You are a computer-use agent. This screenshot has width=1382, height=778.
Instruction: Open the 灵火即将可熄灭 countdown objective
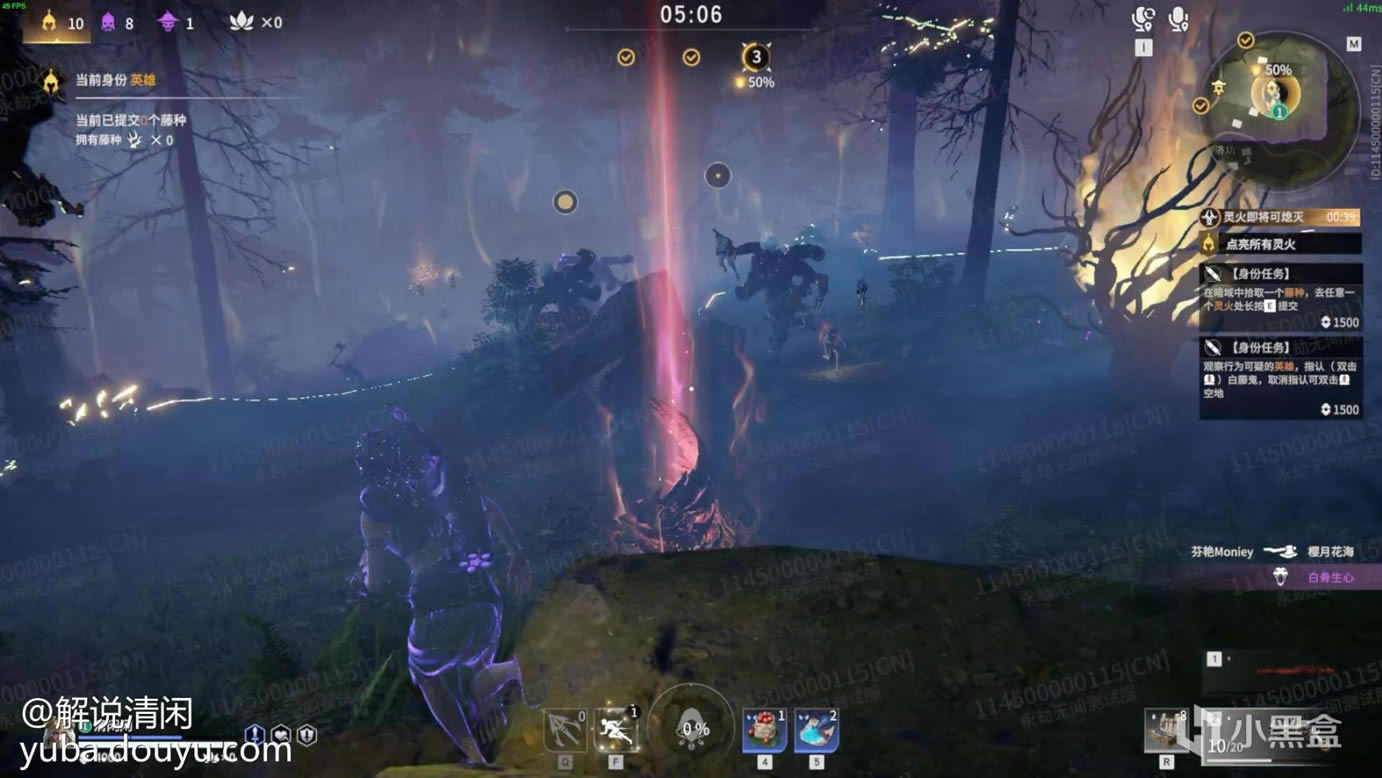1280,217
